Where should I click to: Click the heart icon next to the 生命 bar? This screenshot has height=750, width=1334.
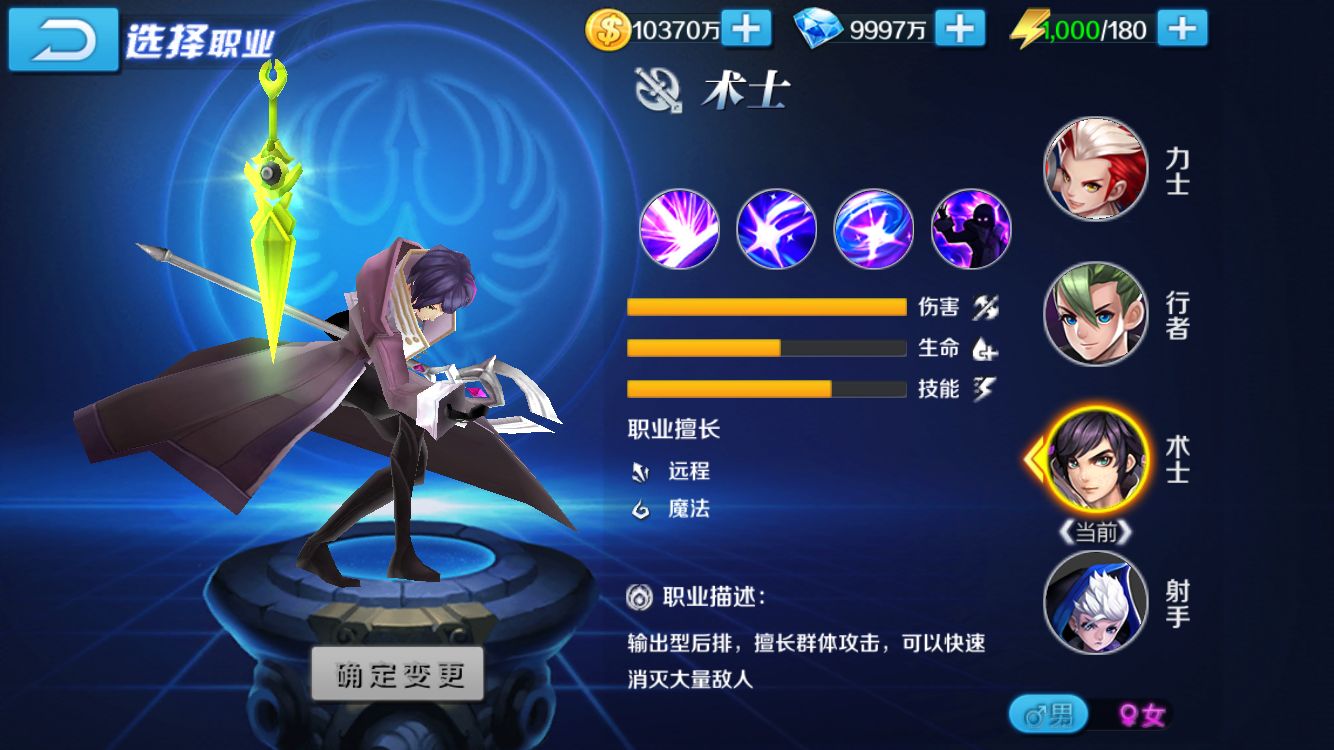click(986, 348)
